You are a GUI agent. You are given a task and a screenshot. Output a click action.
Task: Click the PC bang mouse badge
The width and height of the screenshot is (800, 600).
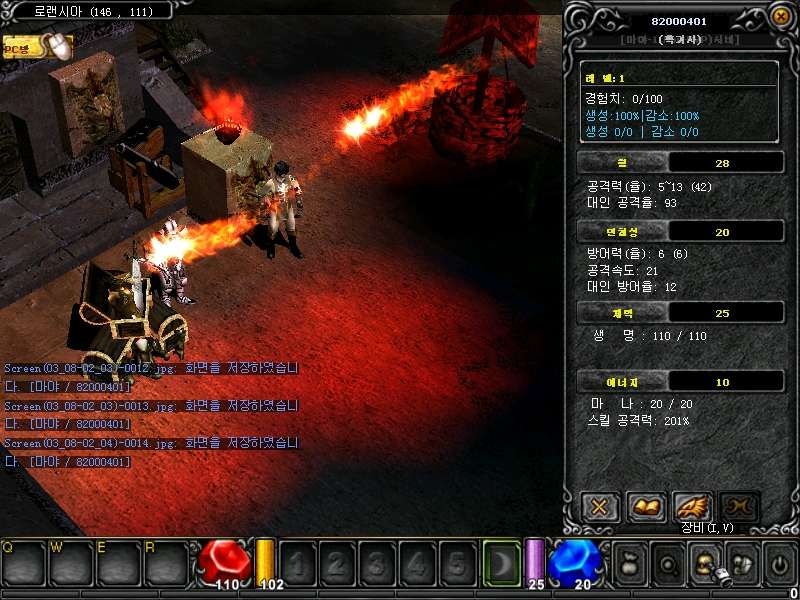point(38,46)
